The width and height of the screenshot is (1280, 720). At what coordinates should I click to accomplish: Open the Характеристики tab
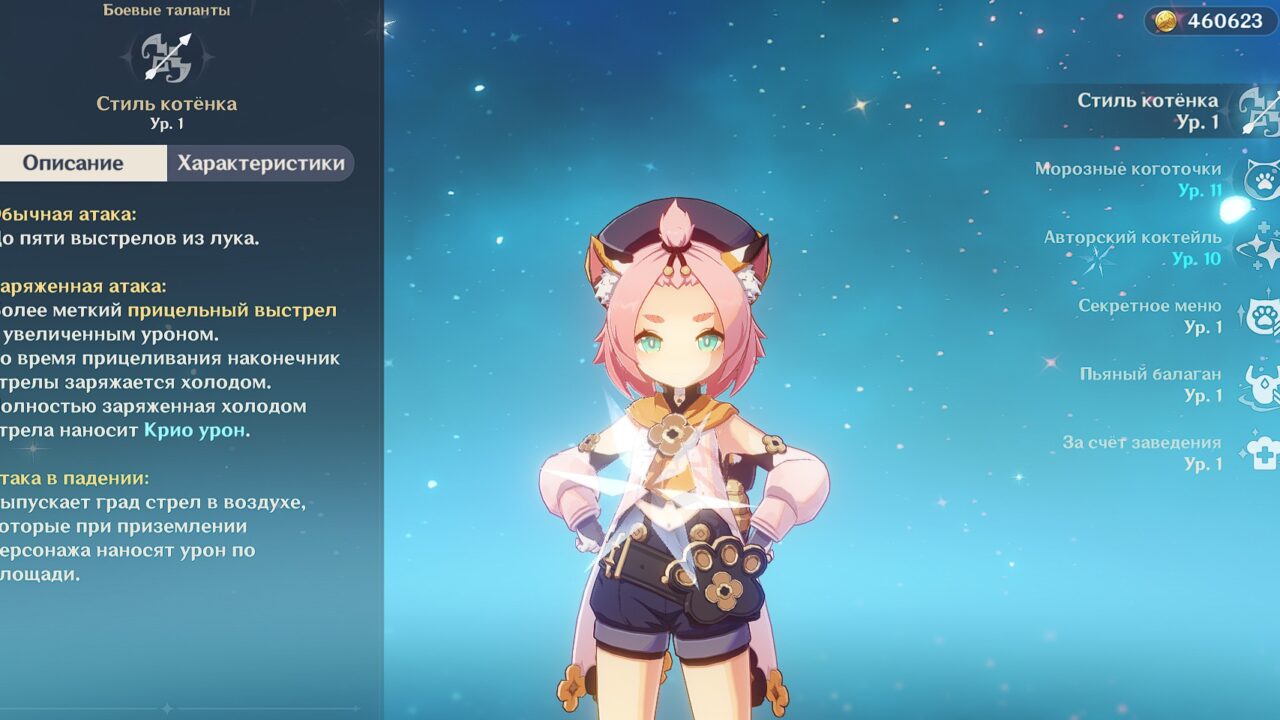click(x=261, y=164)
